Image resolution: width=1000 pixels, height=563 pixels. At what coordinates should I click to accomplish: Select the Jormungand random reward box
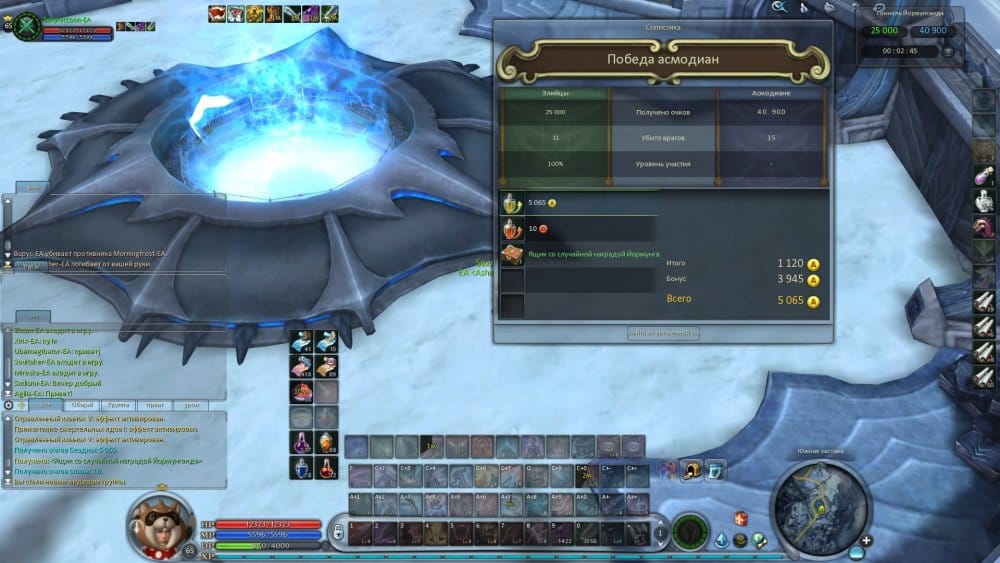coord(511,255)
